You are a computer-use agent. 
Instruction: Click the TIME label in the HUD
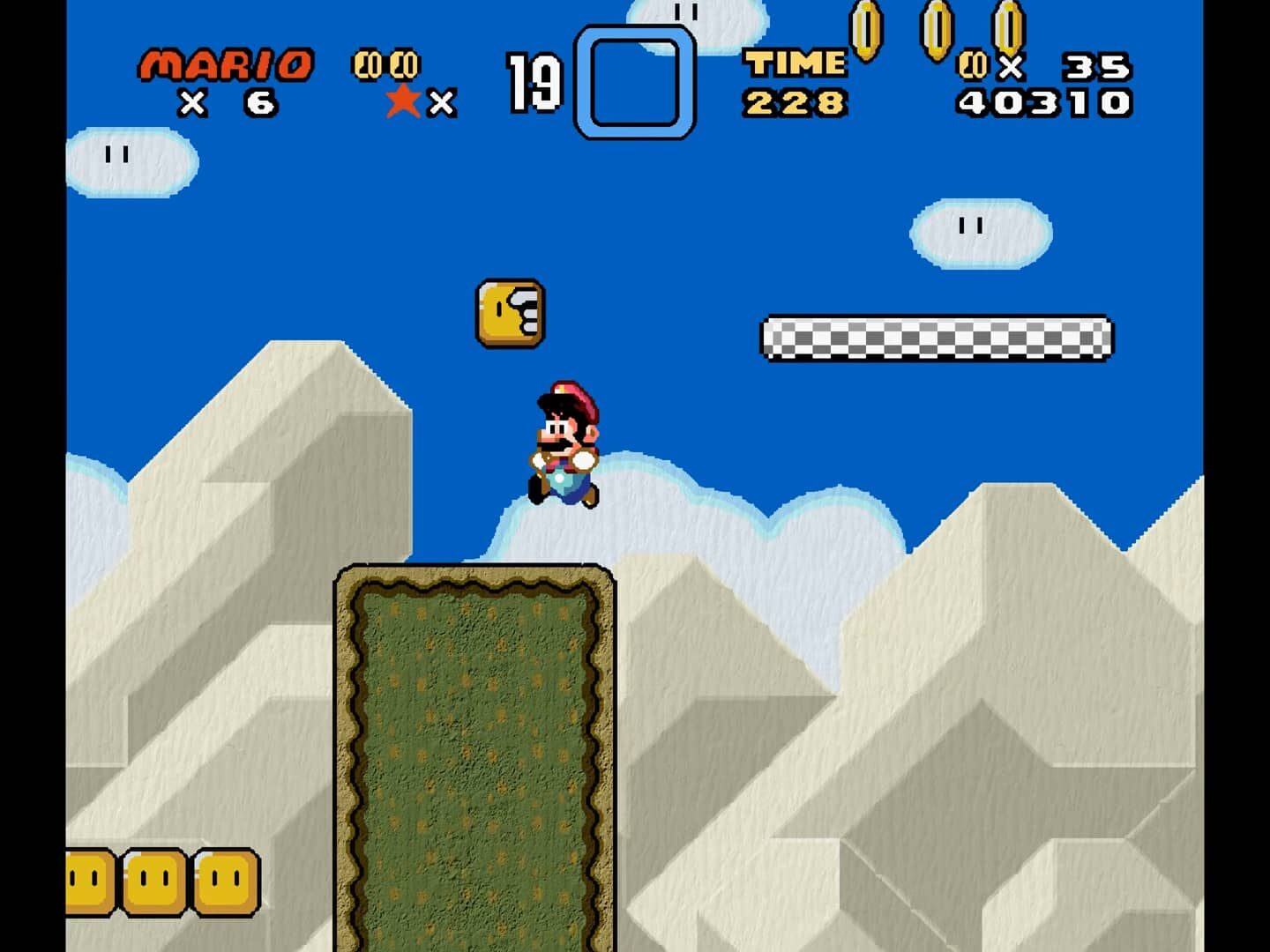click(793, 62)
